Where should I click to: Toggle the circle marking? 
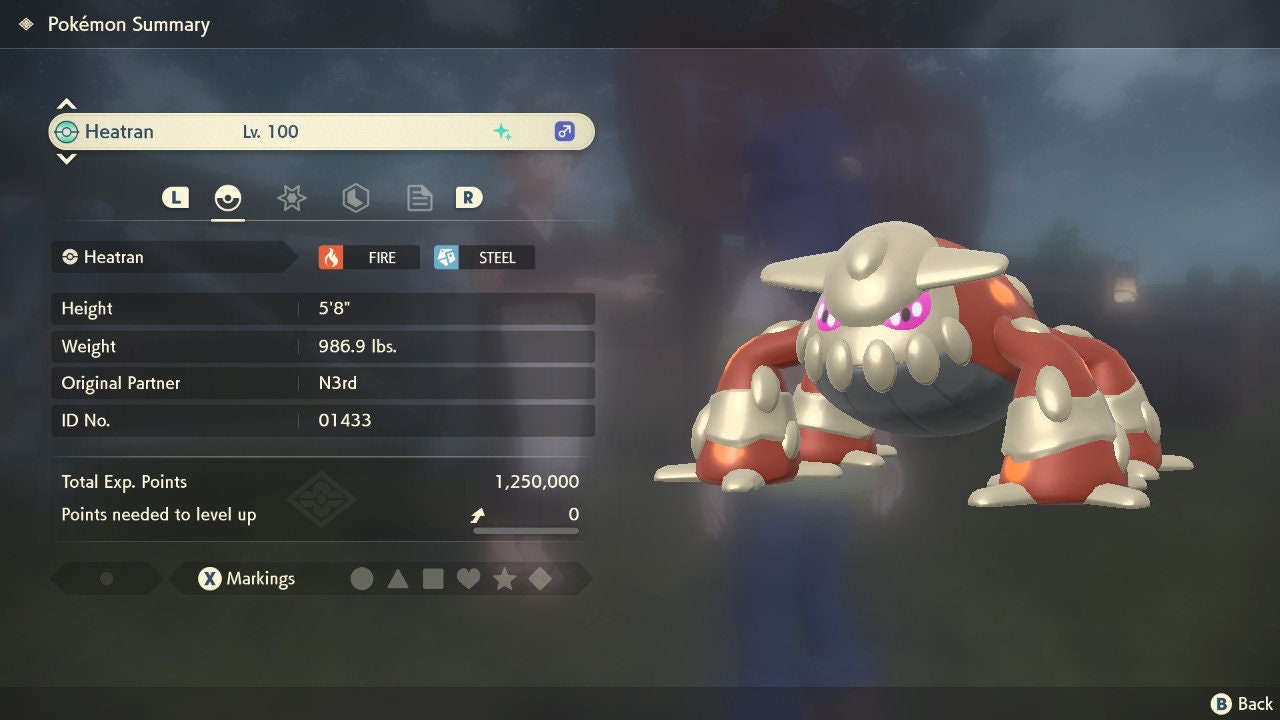tap(362, 579)
